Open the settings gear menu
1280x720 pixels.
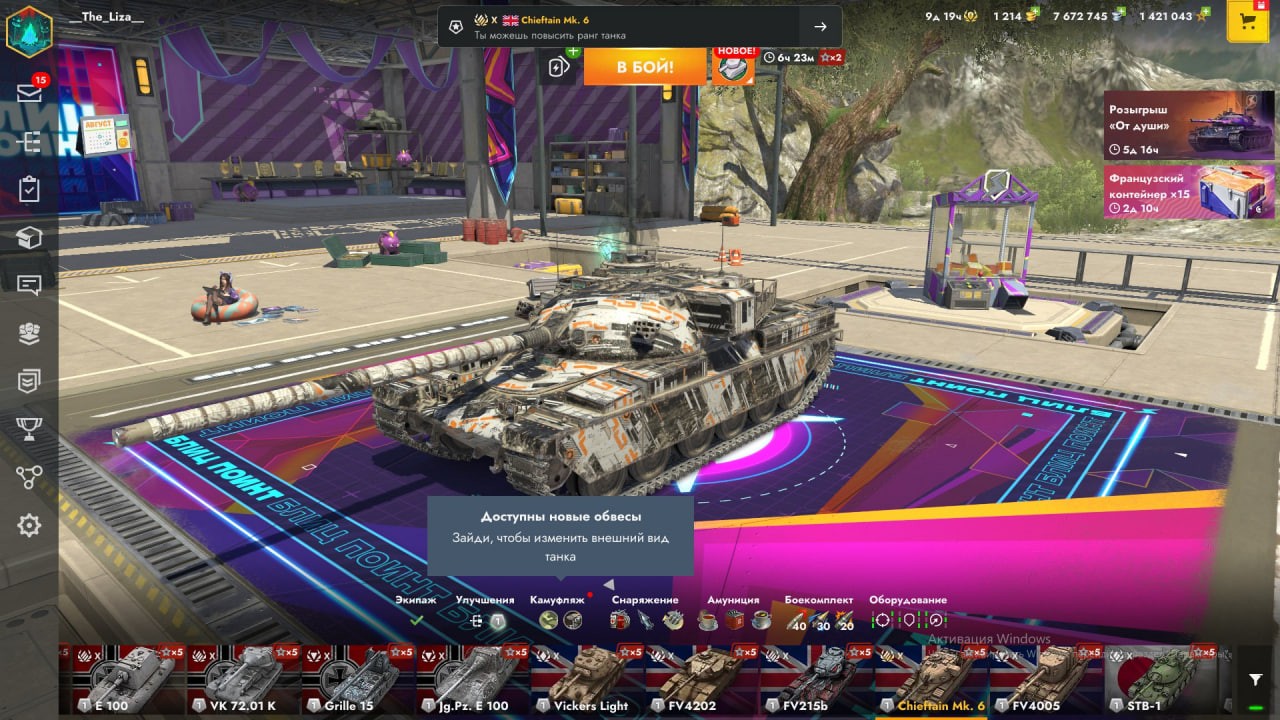(x=29, y=525)
